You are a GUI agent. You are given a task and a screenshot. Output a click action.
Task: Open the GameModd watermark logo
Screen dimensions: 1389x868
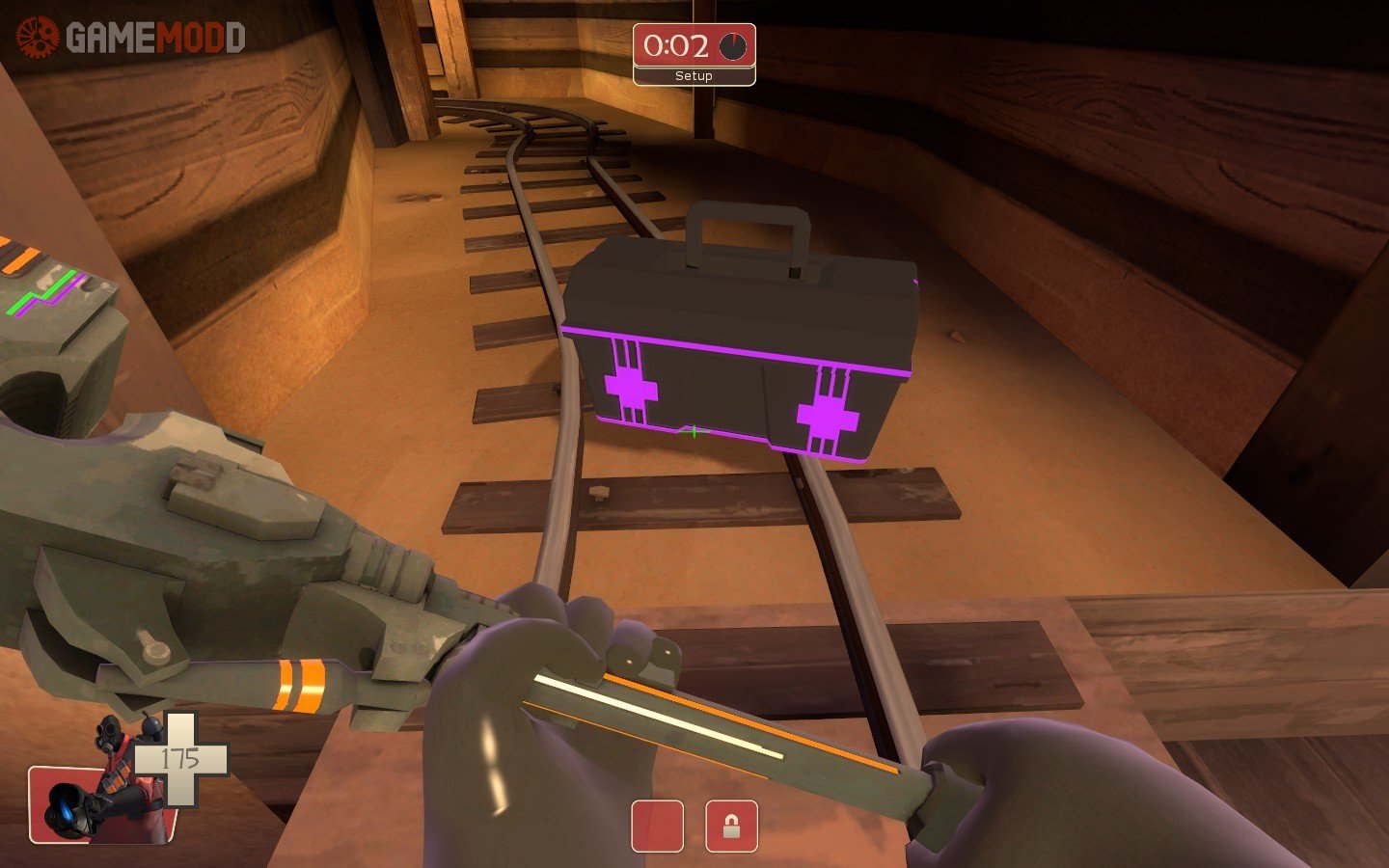pyautogui.click(x=130, y=38)
